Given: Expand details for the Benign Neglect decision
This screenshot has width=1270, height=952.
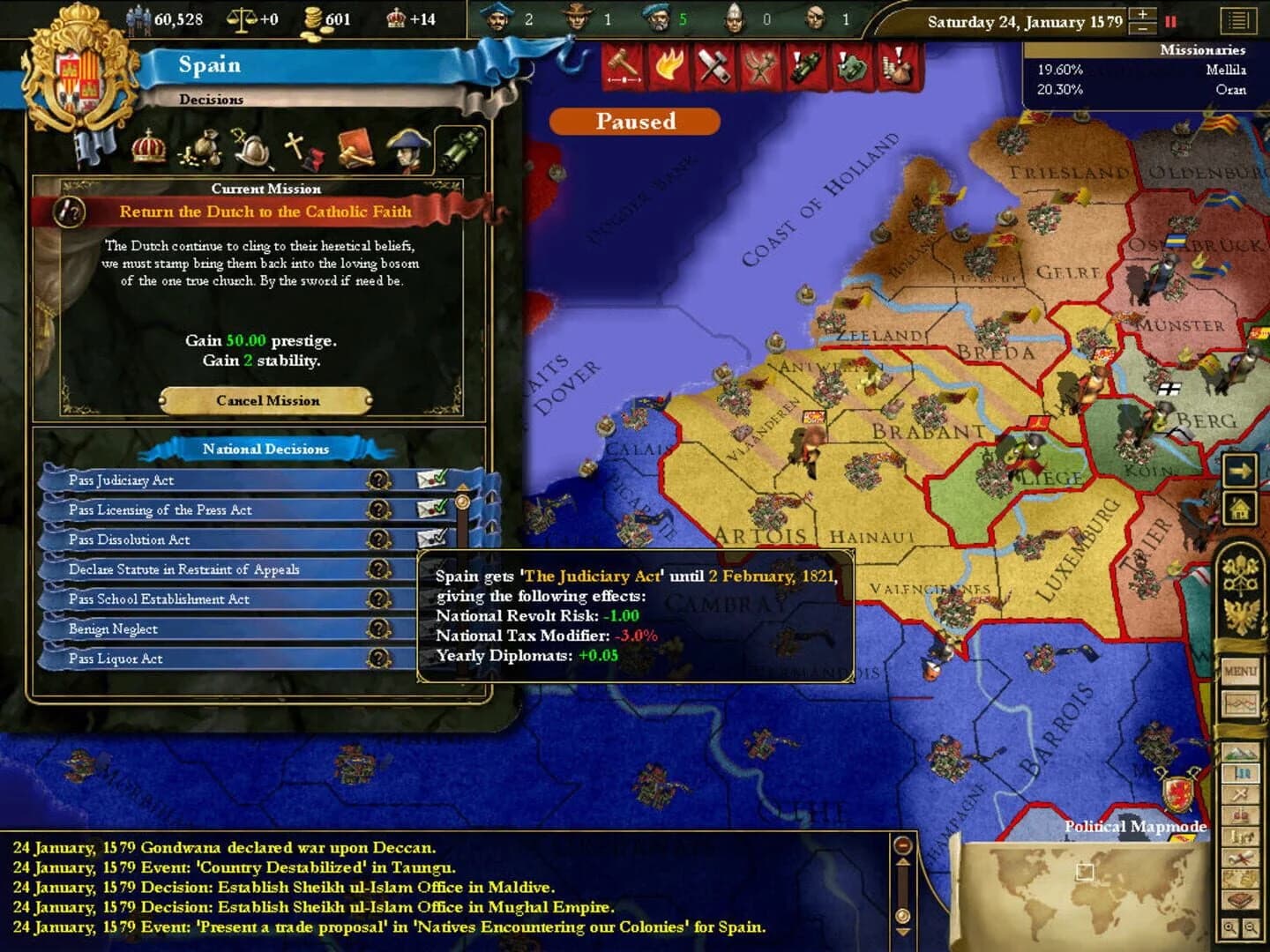Looking at the screenshot, I should [379, 628].
